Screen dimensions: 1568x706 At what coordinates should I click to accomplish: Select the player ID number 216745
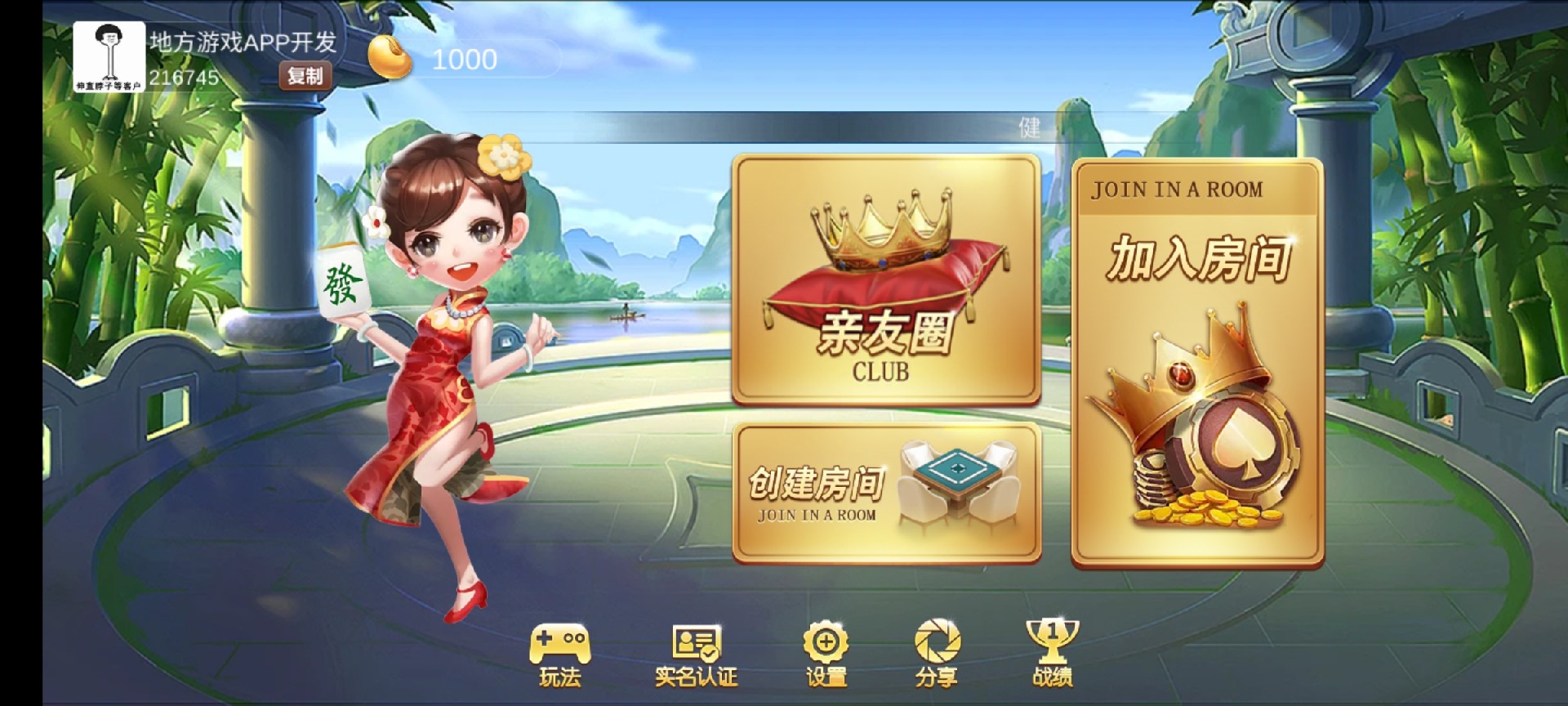point(185,80)
